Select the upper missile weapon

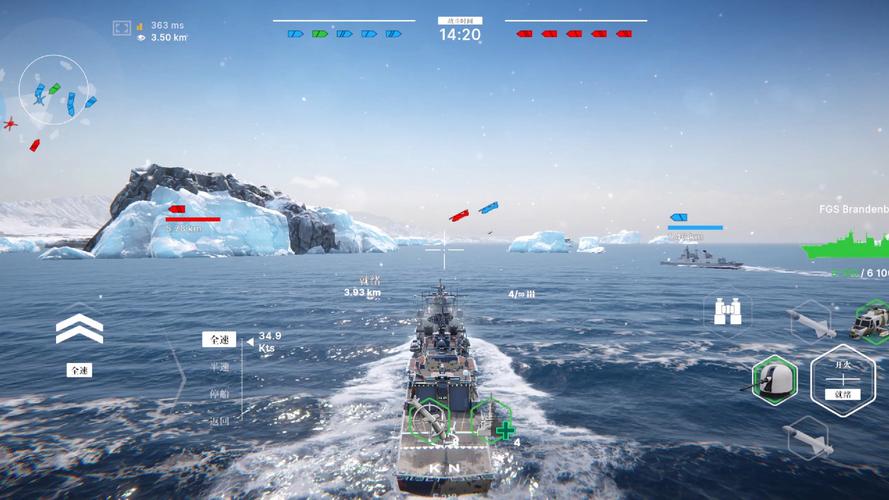click(x=808, y=322)
